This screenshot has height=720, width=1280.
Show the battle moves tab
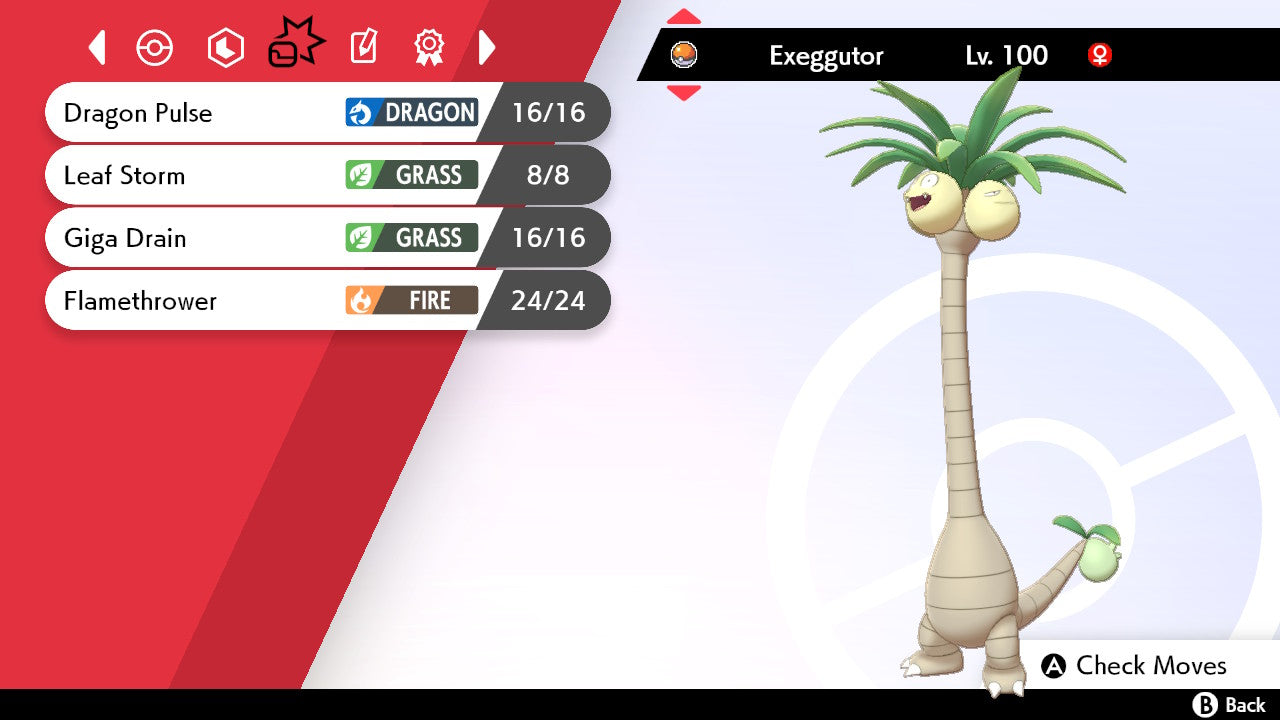[295, 47]
